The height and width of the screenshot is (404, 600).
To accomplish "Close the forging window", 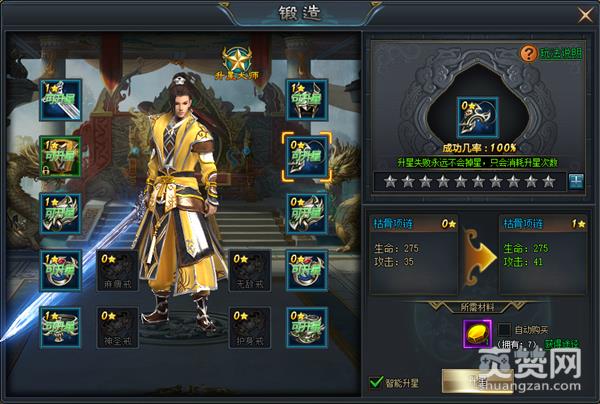I will click(x=585, y=14).
